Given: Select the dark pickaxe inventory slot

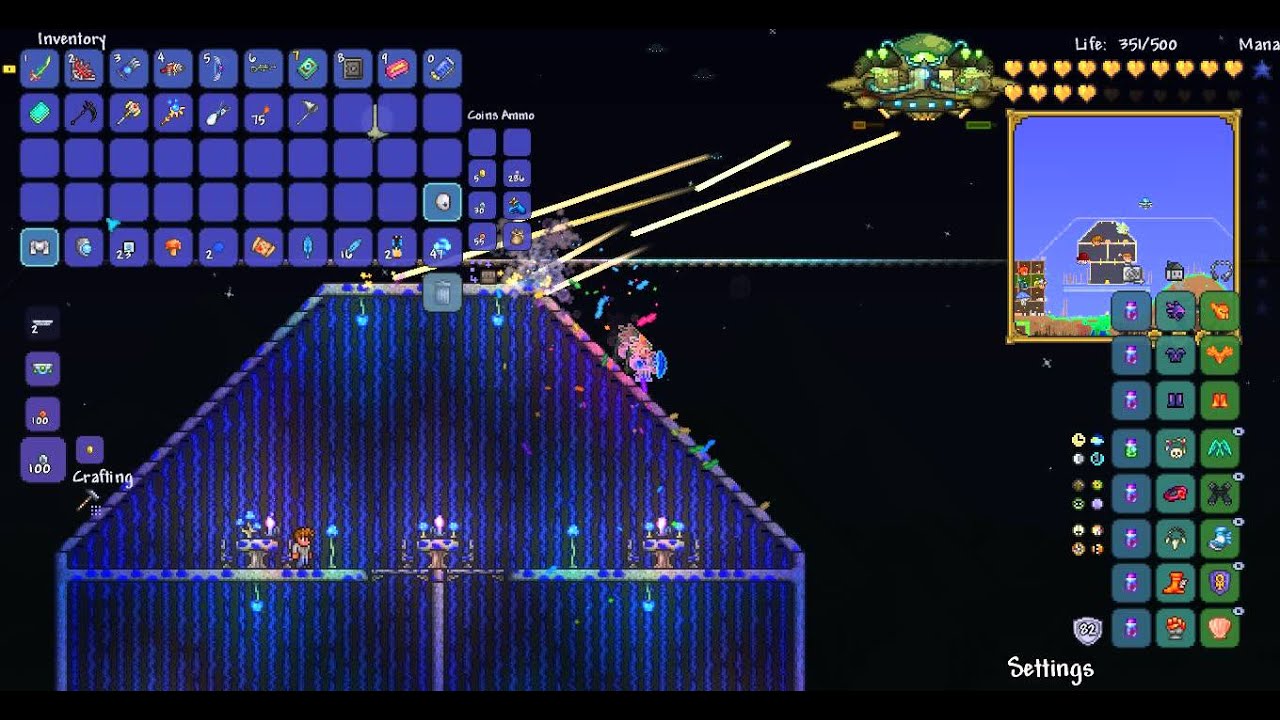Looking at the screenshot, I should (x=84, y=113).
